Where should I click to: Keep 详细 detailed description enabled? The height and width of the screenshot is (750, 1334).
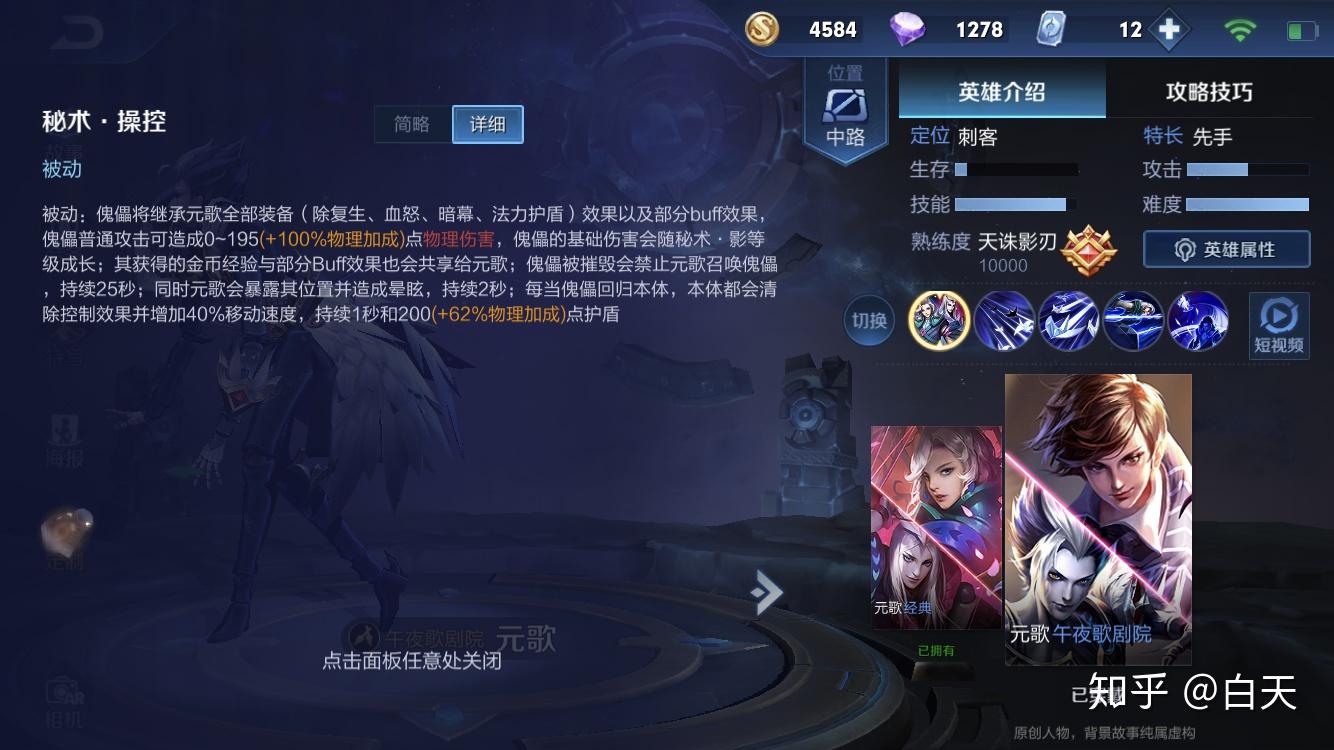tap(487, 124)
